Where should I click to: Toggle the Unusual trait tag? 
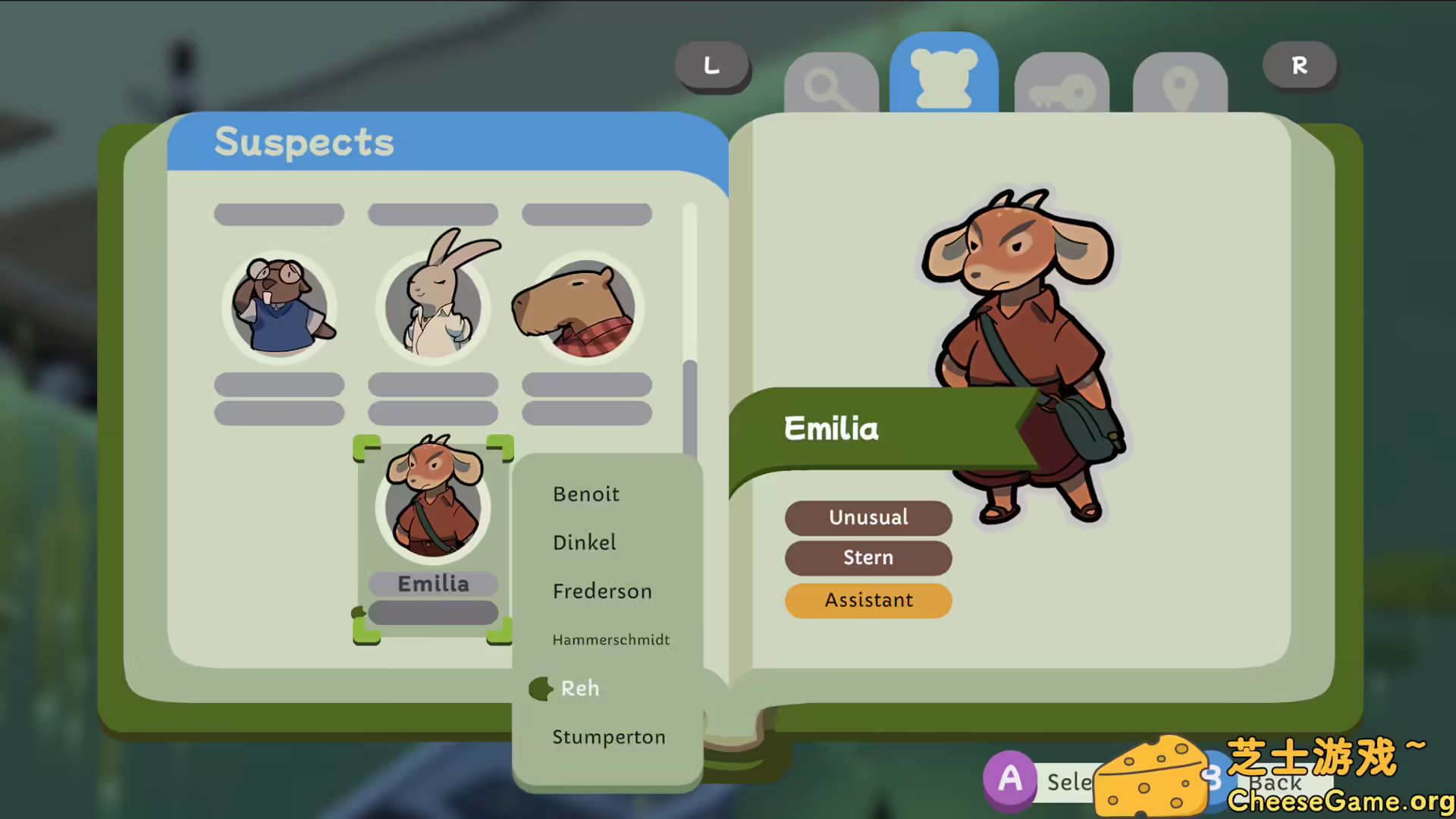pos(868,518)
